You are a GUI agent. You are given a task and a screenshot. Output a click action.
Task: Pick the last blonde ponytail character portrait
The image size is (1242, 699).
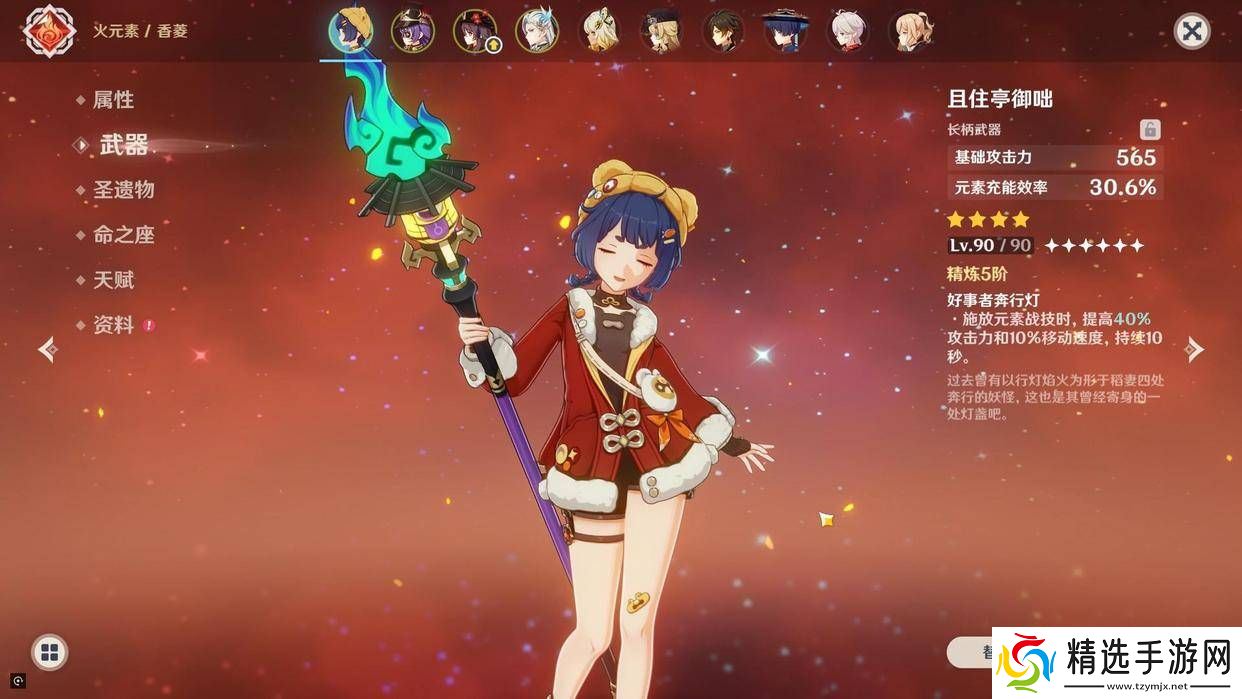point(908,31)
